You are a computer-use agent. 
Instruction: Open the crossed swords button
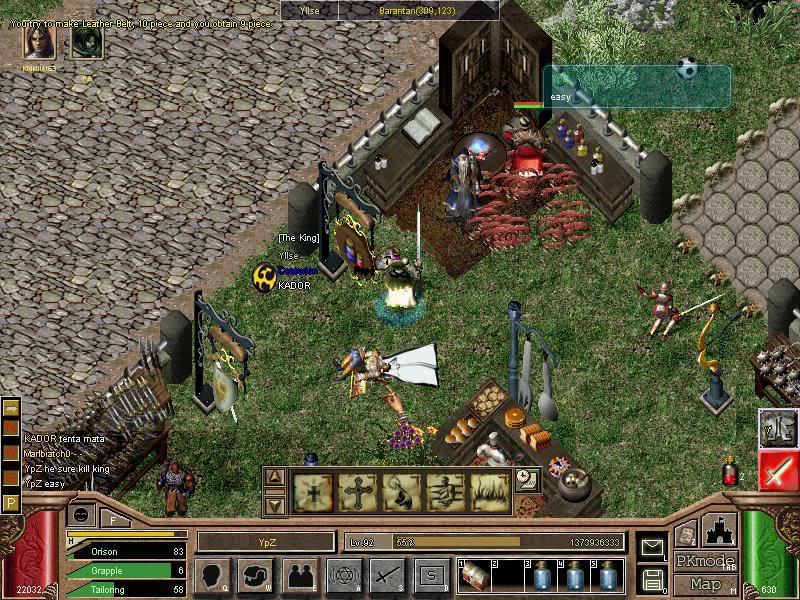click(x=387, y=576)
